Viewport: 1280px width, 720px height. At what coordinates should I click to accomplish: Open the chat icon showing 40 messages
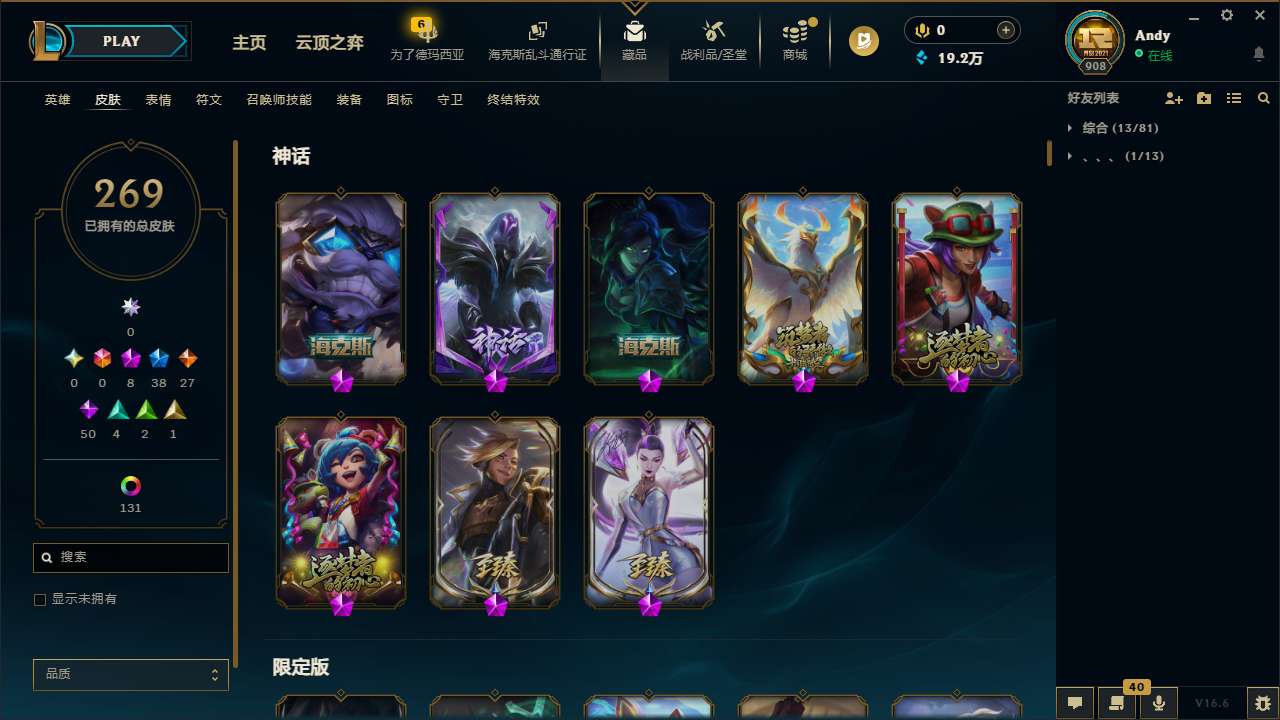tap(1117, 702)
